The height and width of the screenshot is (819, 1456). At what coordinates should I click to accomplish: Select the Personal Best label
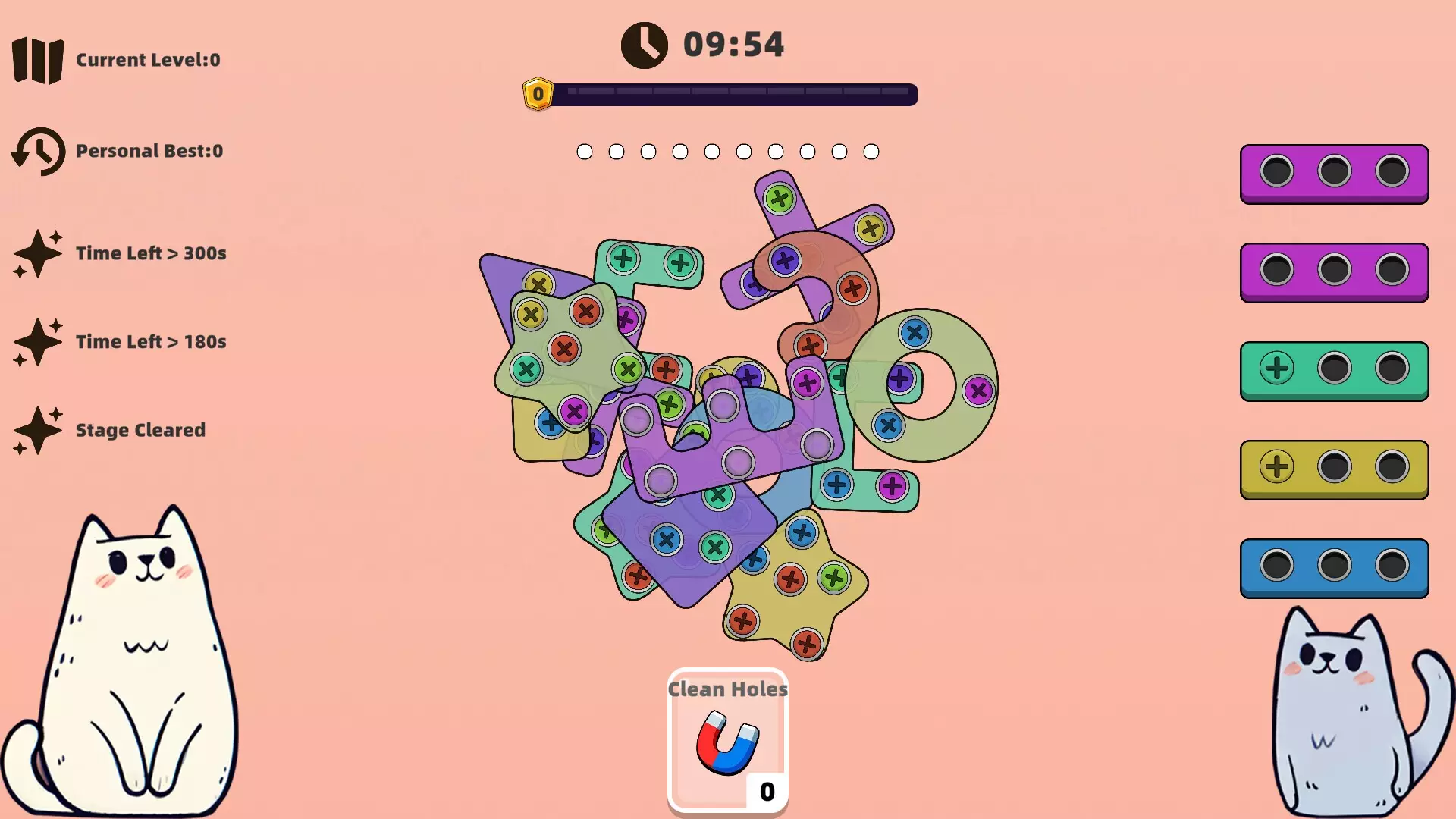point(149,150)
